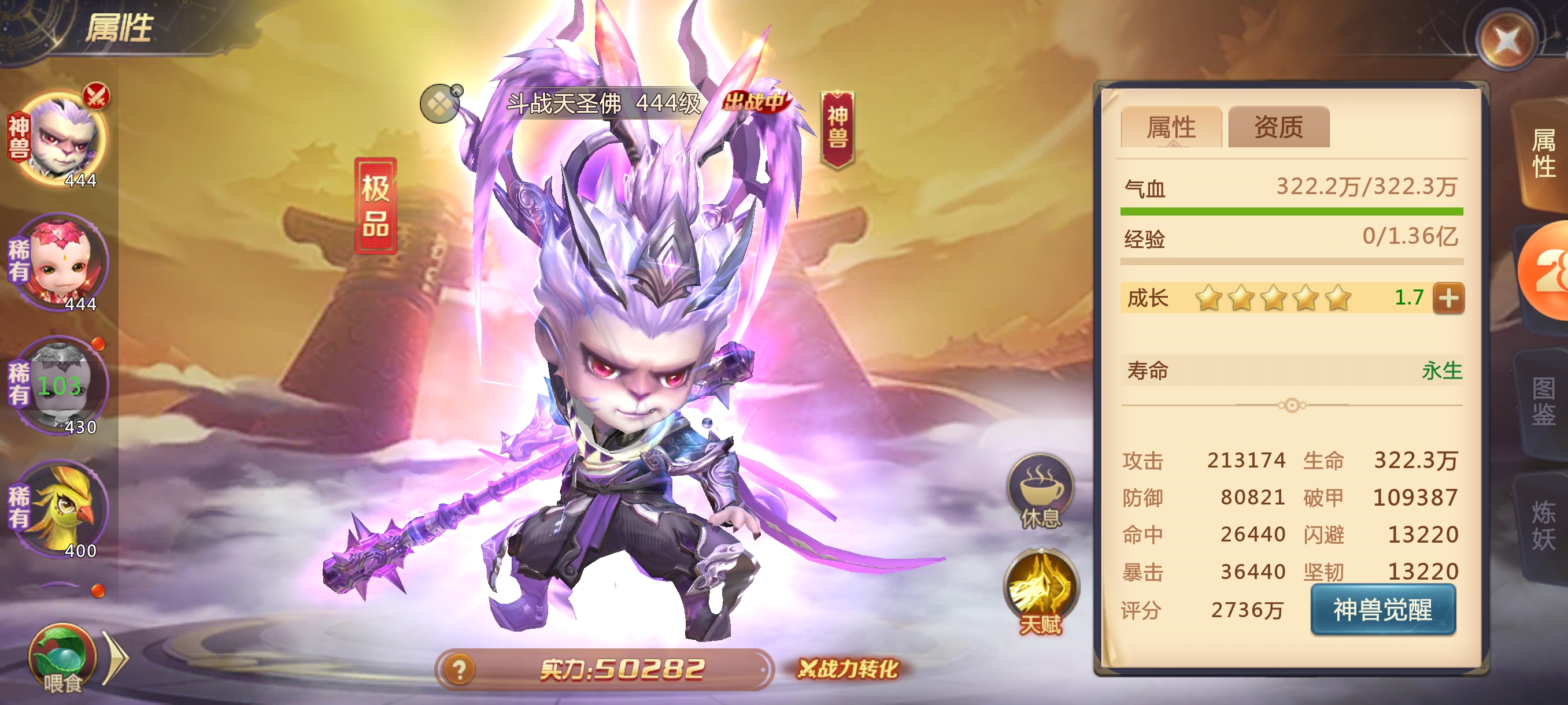The image size is (1568, 705).
Task: Choose the red-haired child pet portrait
Action: (62, 263)
